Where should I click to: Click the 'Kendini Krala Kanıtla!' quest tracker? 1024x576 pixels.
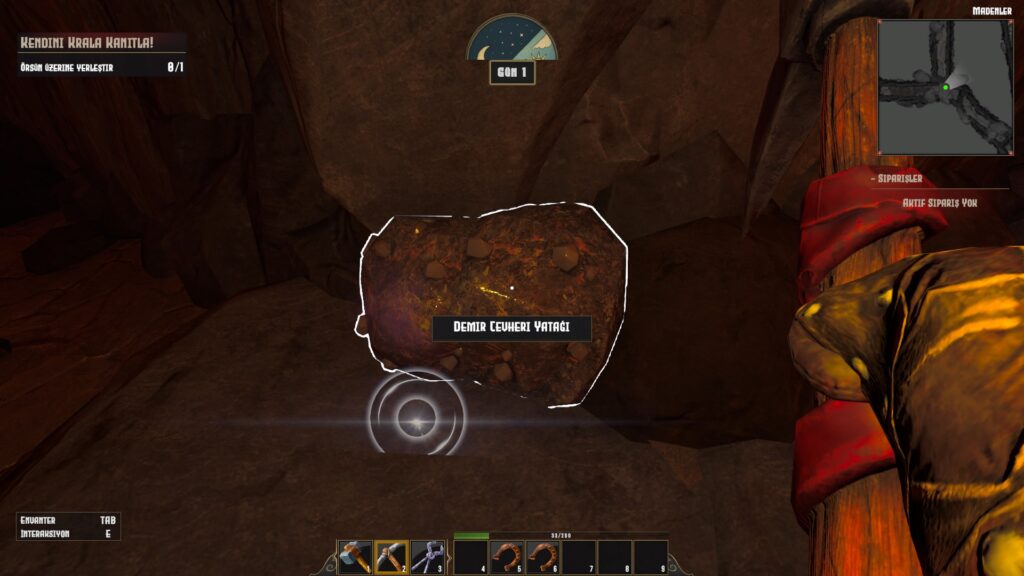coord(102,44)
